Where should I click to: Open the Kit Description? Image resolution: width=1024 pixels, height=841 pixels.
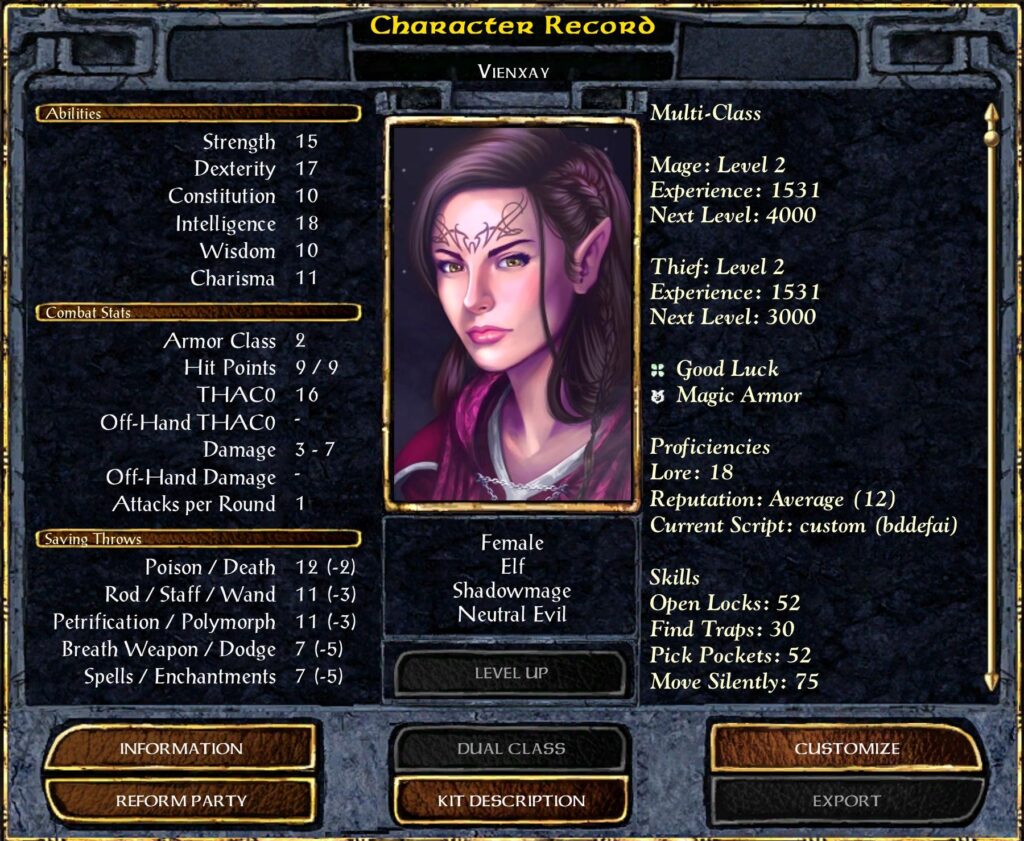[511, 800]
